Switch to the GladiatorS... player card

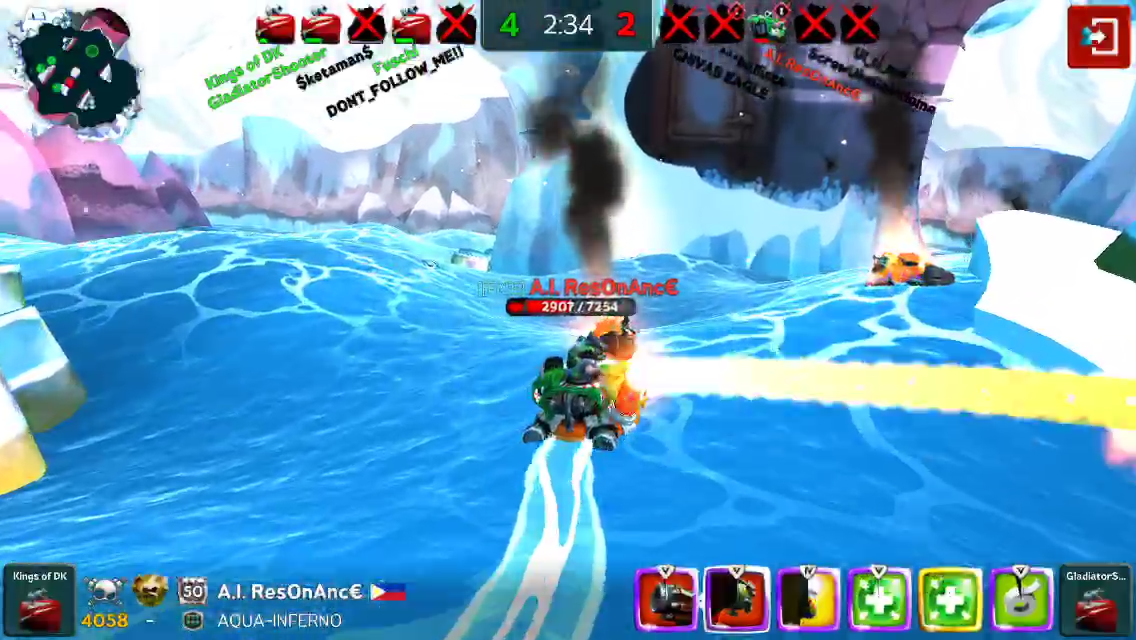pos(1096,600)
